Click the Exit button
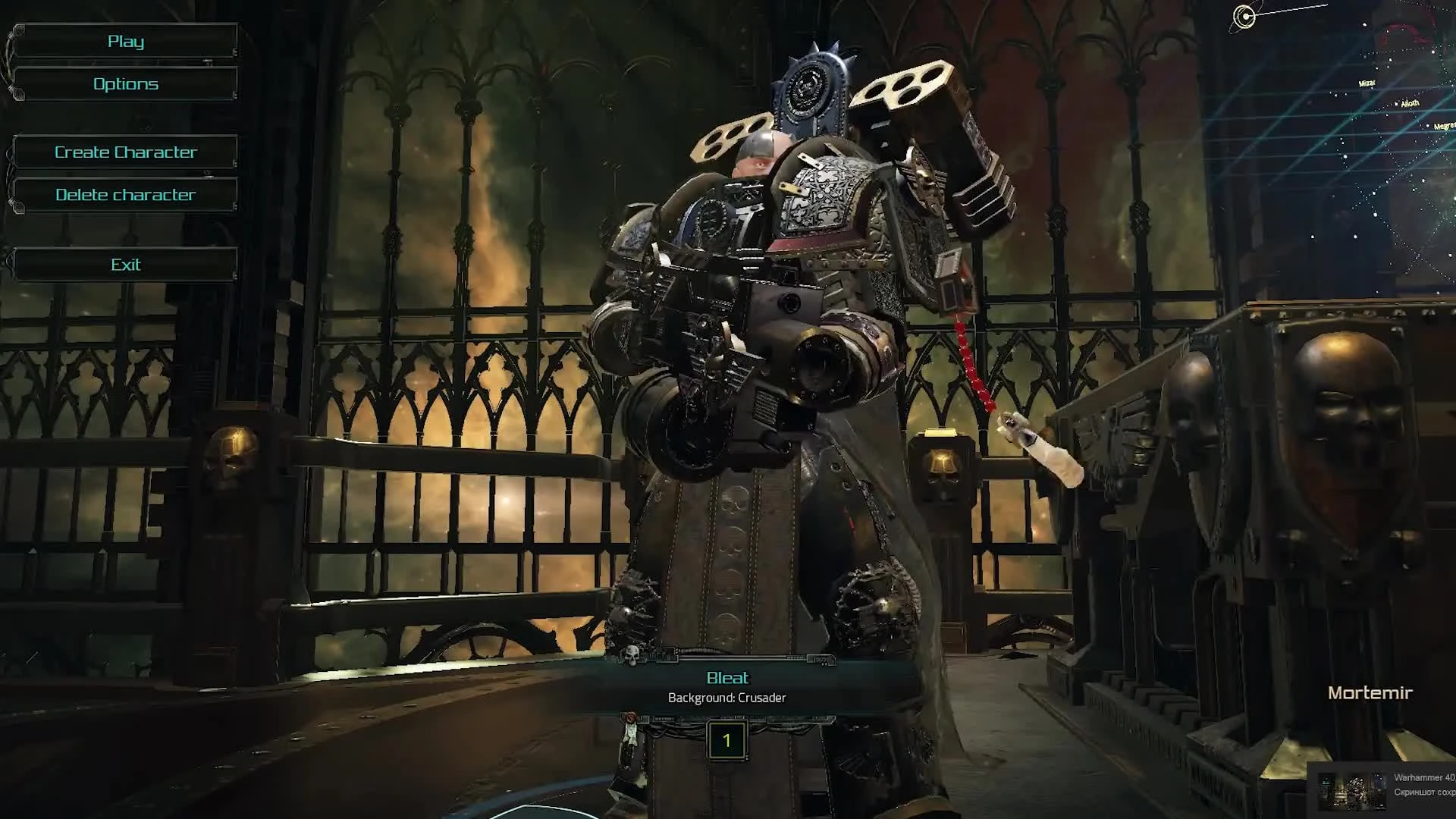Image resolution: width=1456 pixels, height=819 pixels. coord(125,264)
